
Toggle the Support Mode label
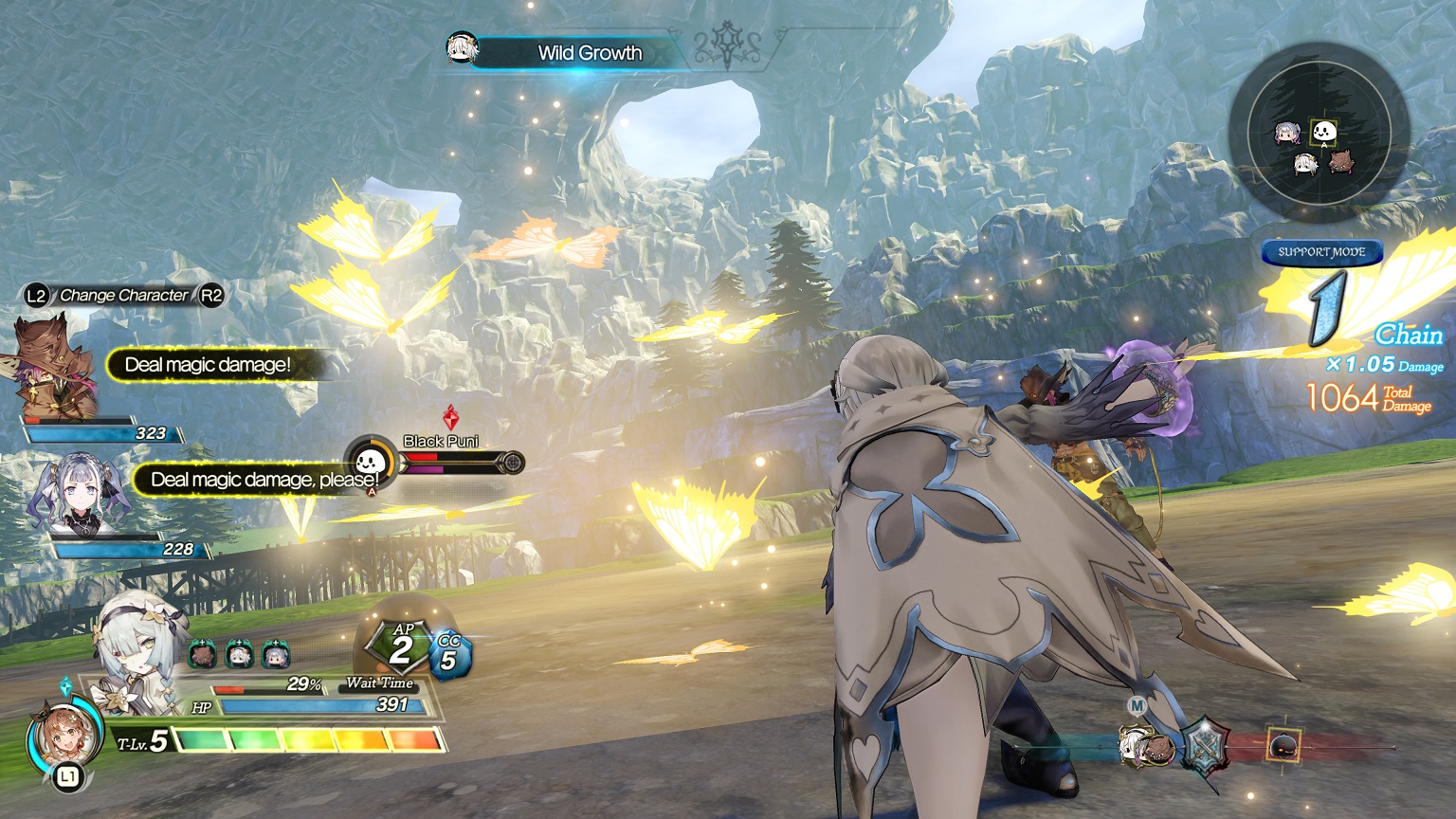[x=1321, y=252]
